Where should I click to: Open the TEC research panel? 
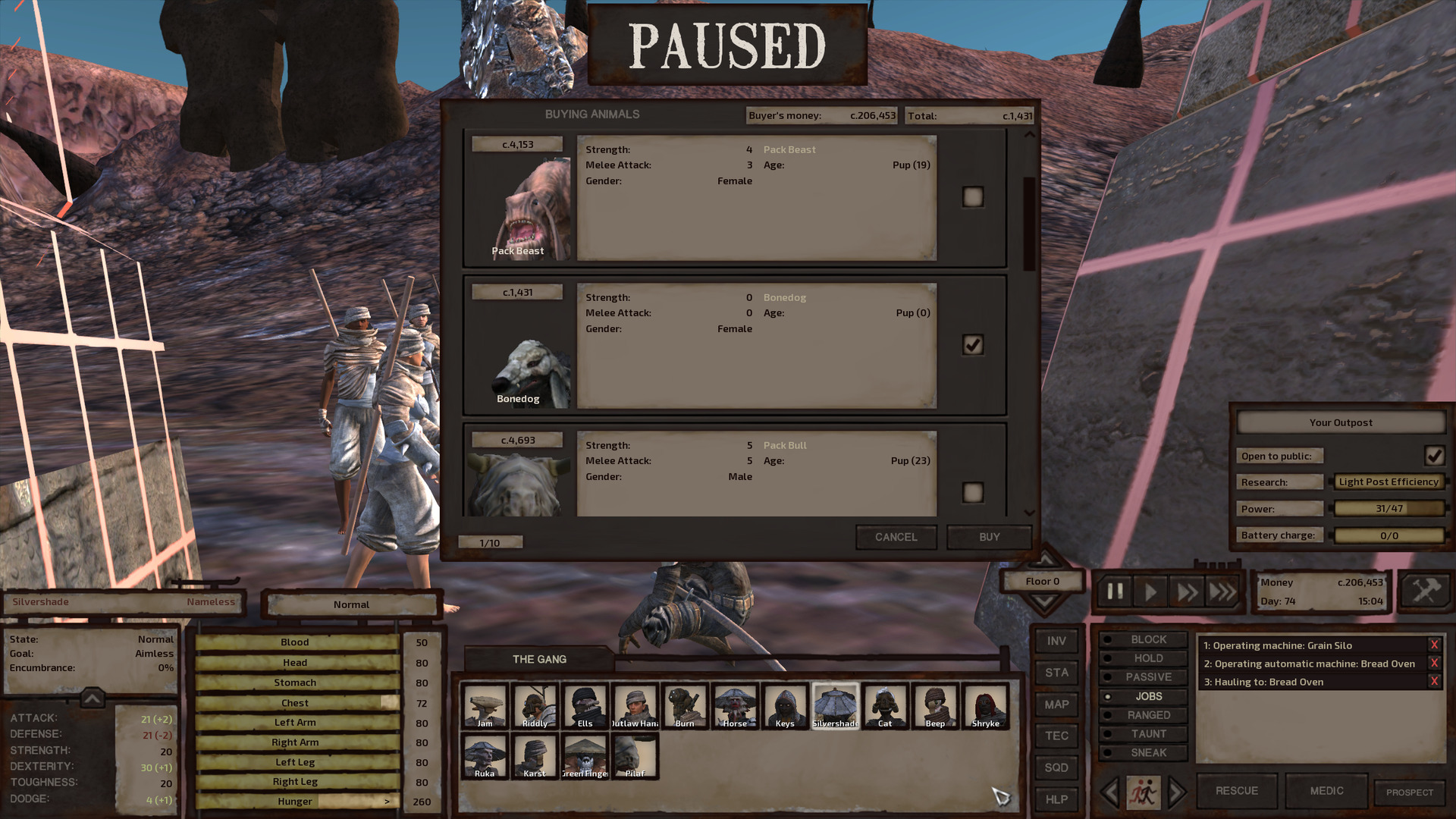pos(1056,736)
